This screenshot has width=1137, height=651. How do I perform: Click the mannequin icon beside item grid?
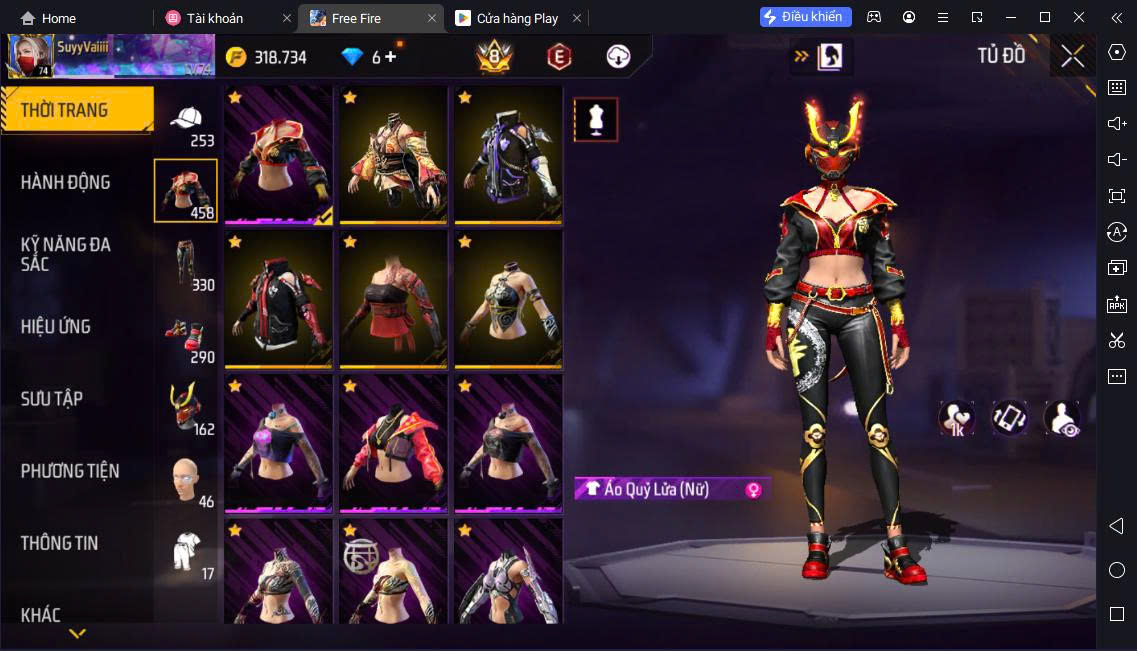coord(596,120)
